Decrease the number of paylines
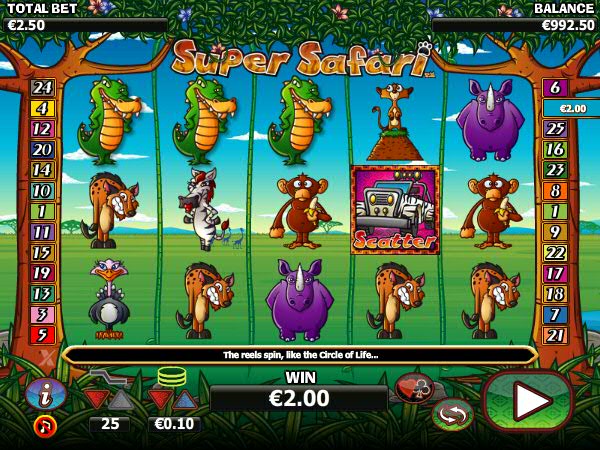This screenshot has width=600, height=450. tap(97, 399)
